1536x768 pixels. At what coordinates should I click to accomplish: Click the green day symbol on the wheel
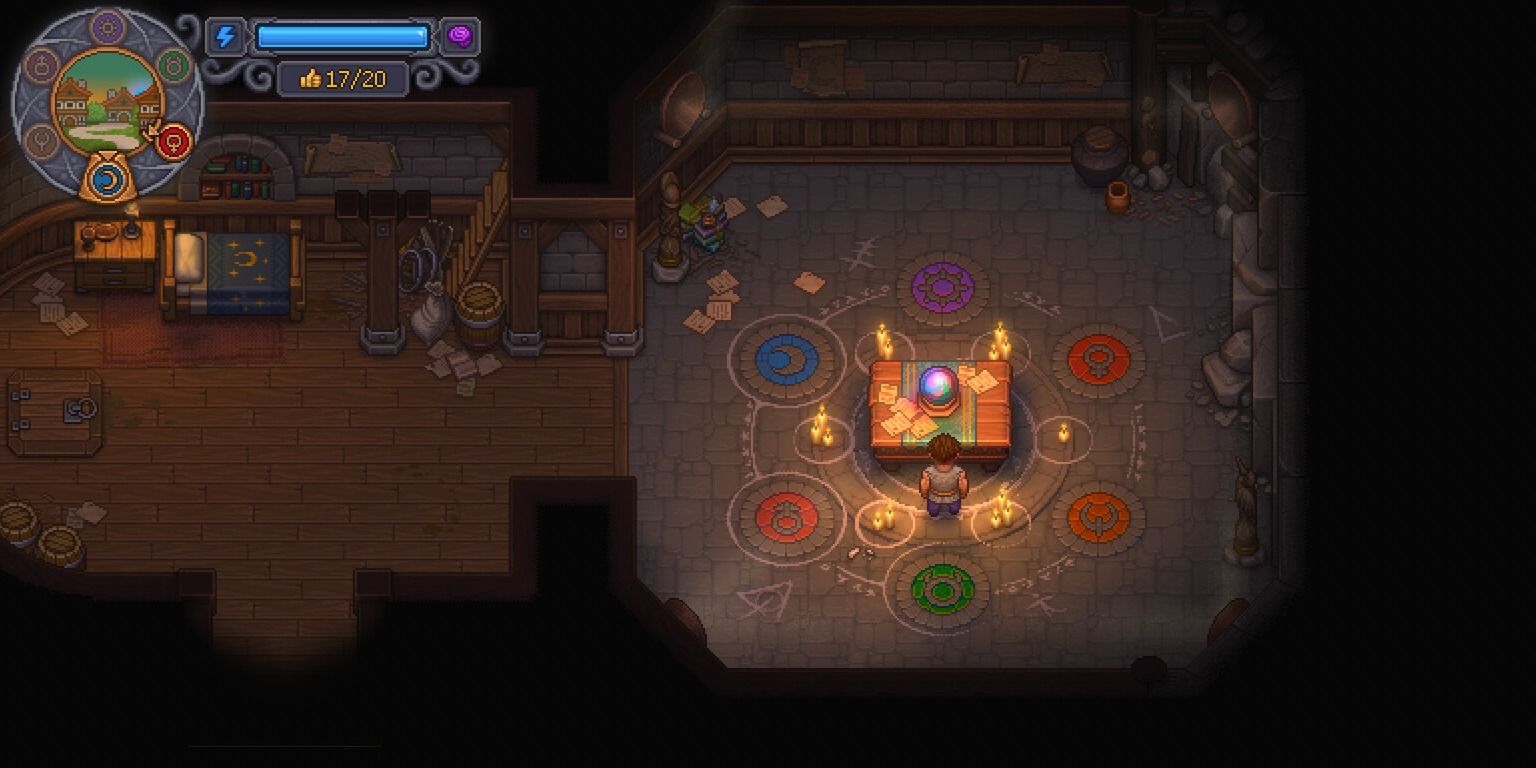(x=174, y=66)
